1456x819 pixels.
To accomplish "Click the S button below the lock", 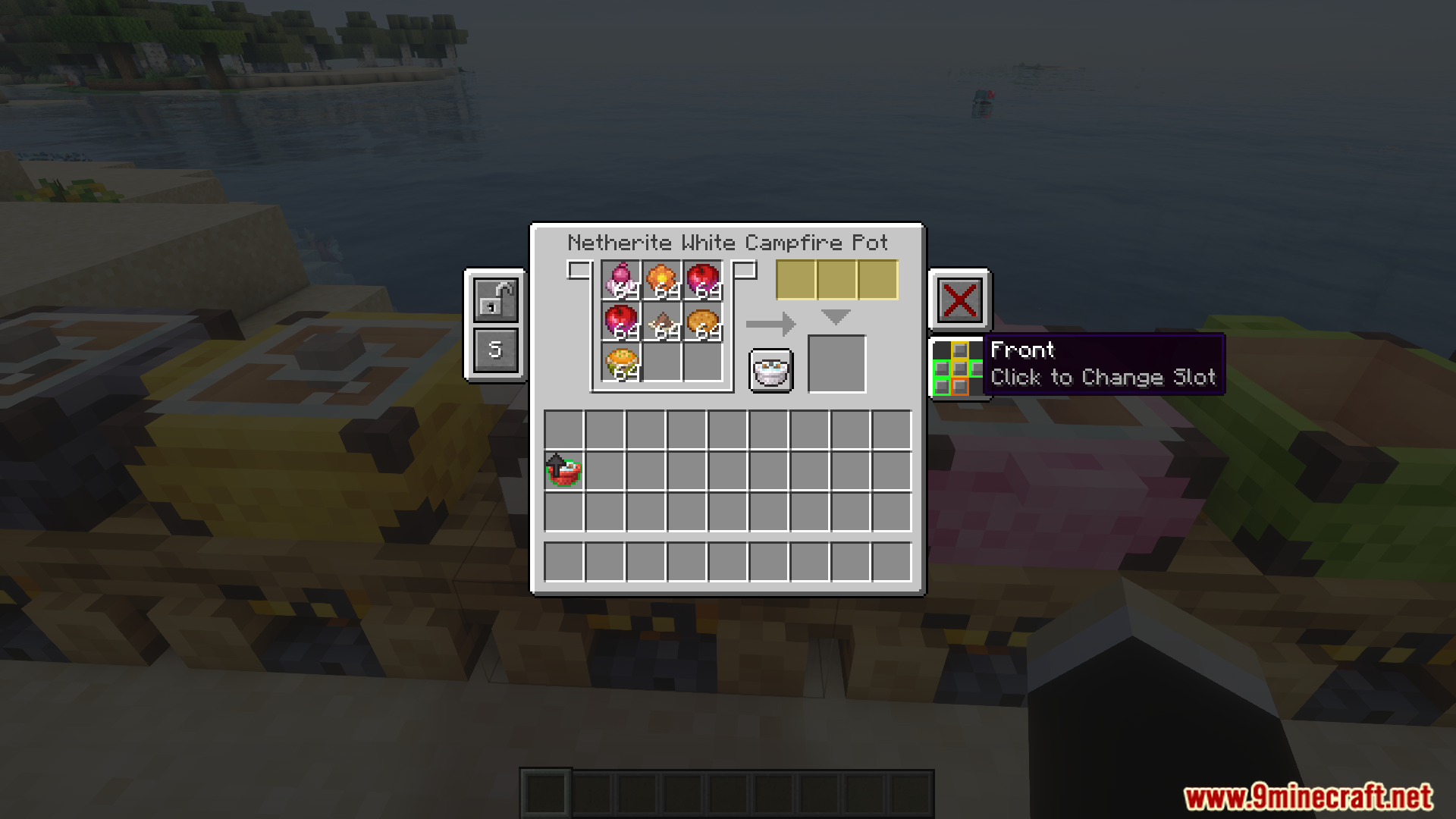I will [494, 349].
